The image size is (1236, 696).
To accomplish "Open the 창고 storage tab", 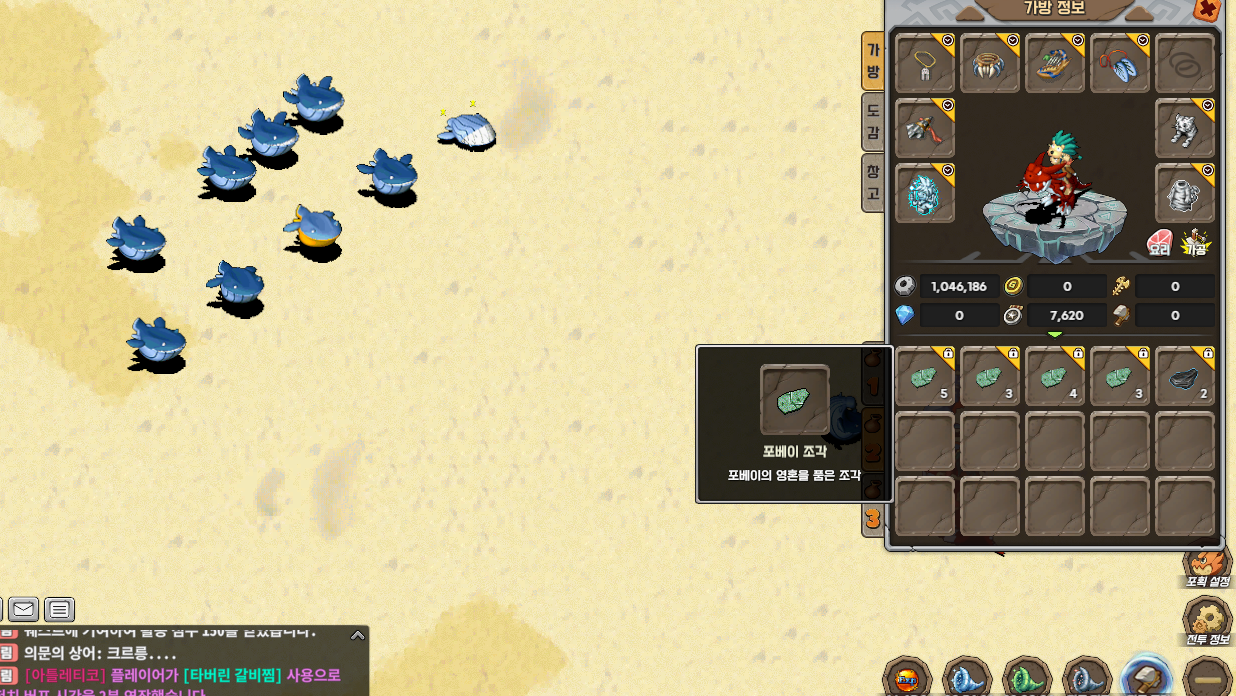I will [x=873, y=182].
